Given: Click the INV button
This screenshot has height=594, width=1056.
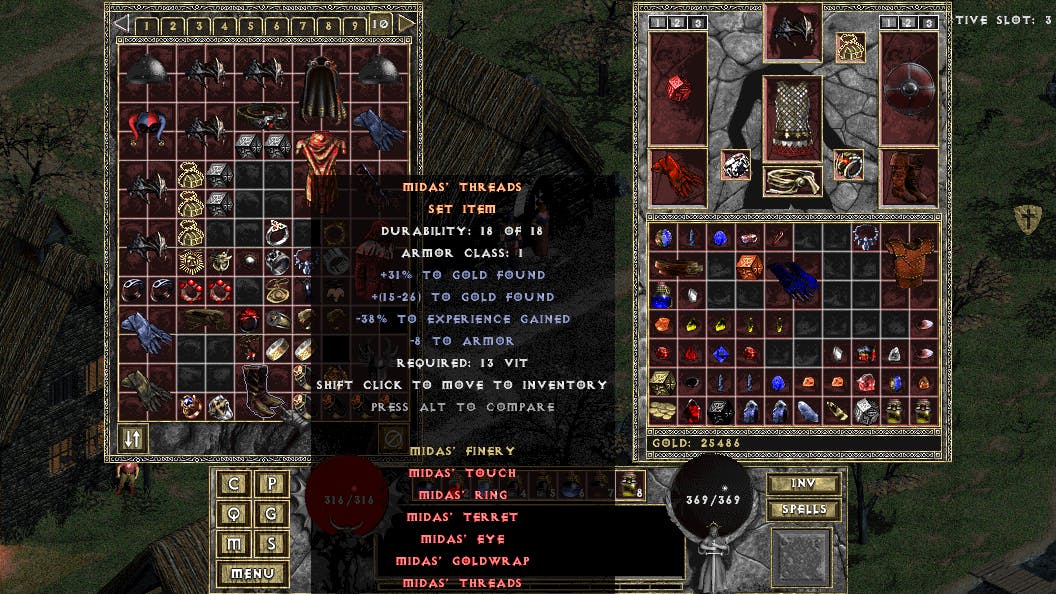Looking at the screenshot, I should tap(803, 484).
